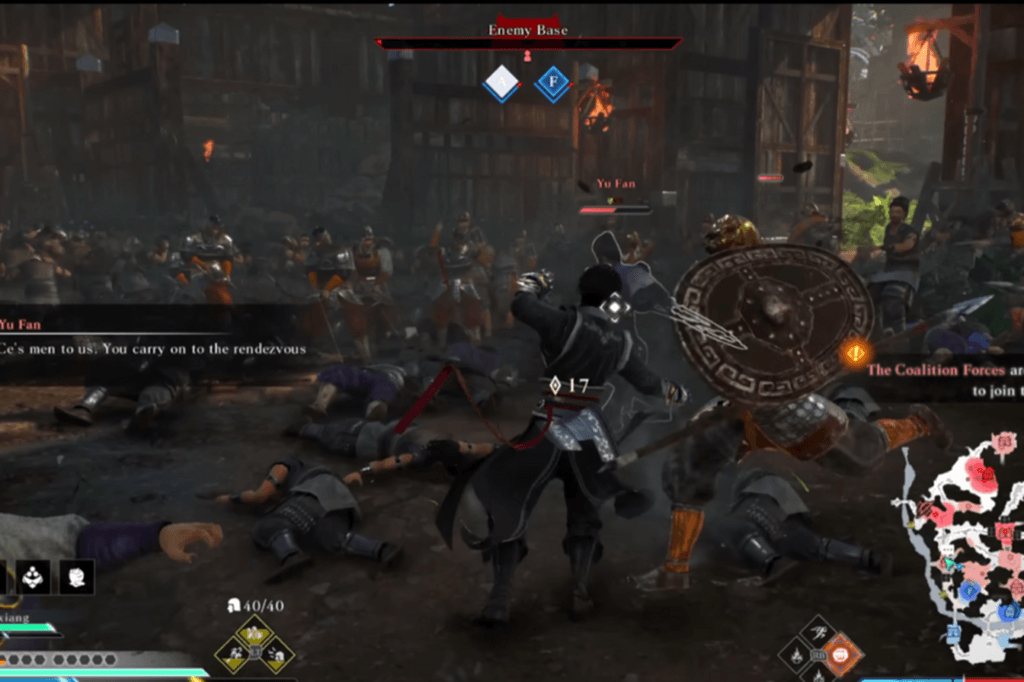
Task: Click the helmeted head status icon
Action: 76,575
